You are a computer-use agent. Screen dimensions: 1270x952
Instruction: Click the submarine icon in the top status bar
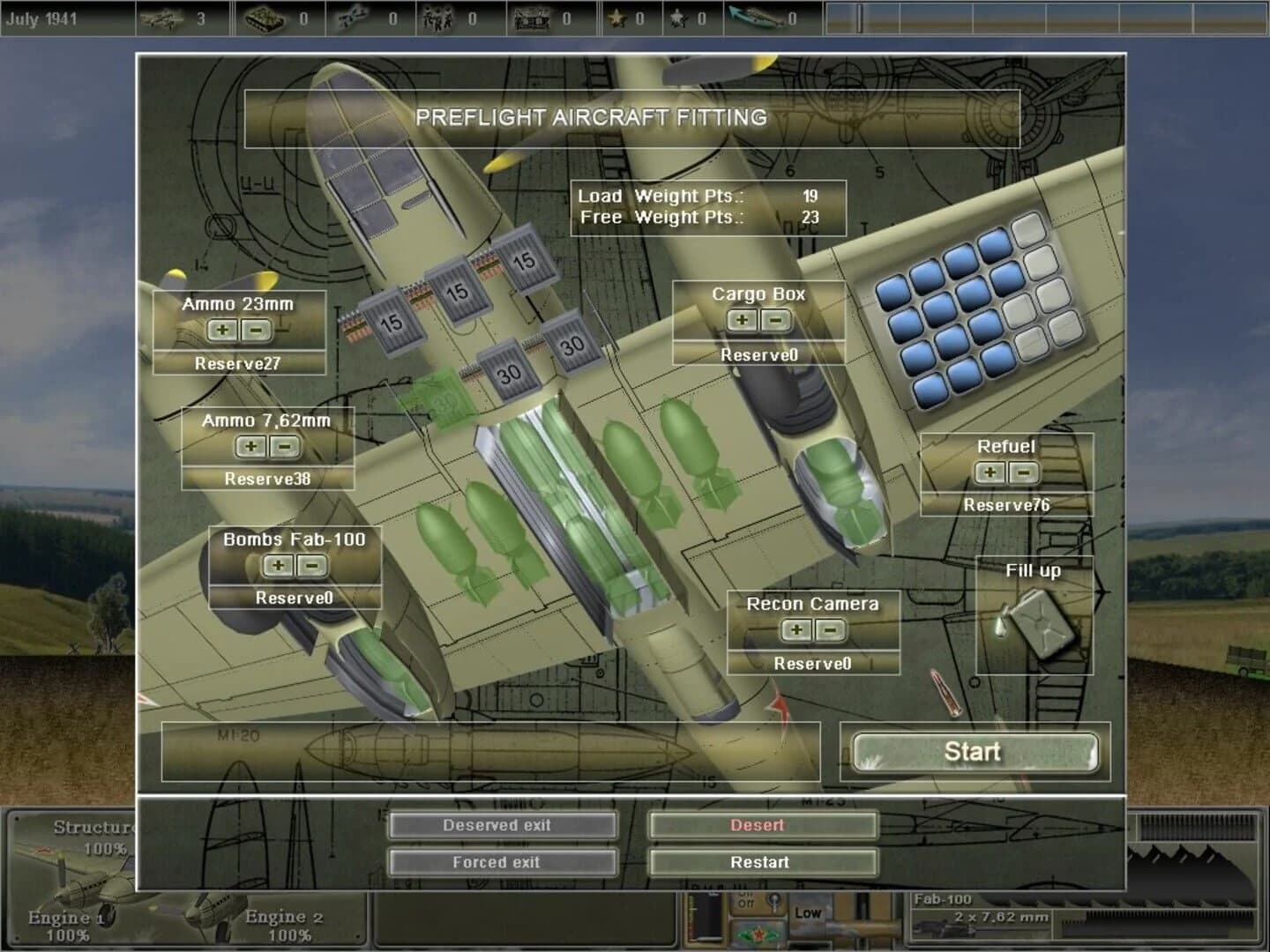[x=755, y=15]
